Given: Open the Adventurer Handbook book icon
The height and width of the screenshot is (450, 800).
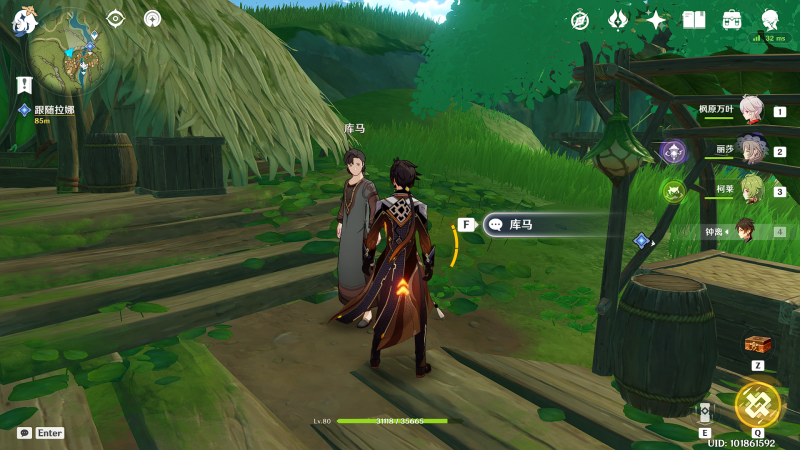Looking at the screenshot, I should 694,20.
